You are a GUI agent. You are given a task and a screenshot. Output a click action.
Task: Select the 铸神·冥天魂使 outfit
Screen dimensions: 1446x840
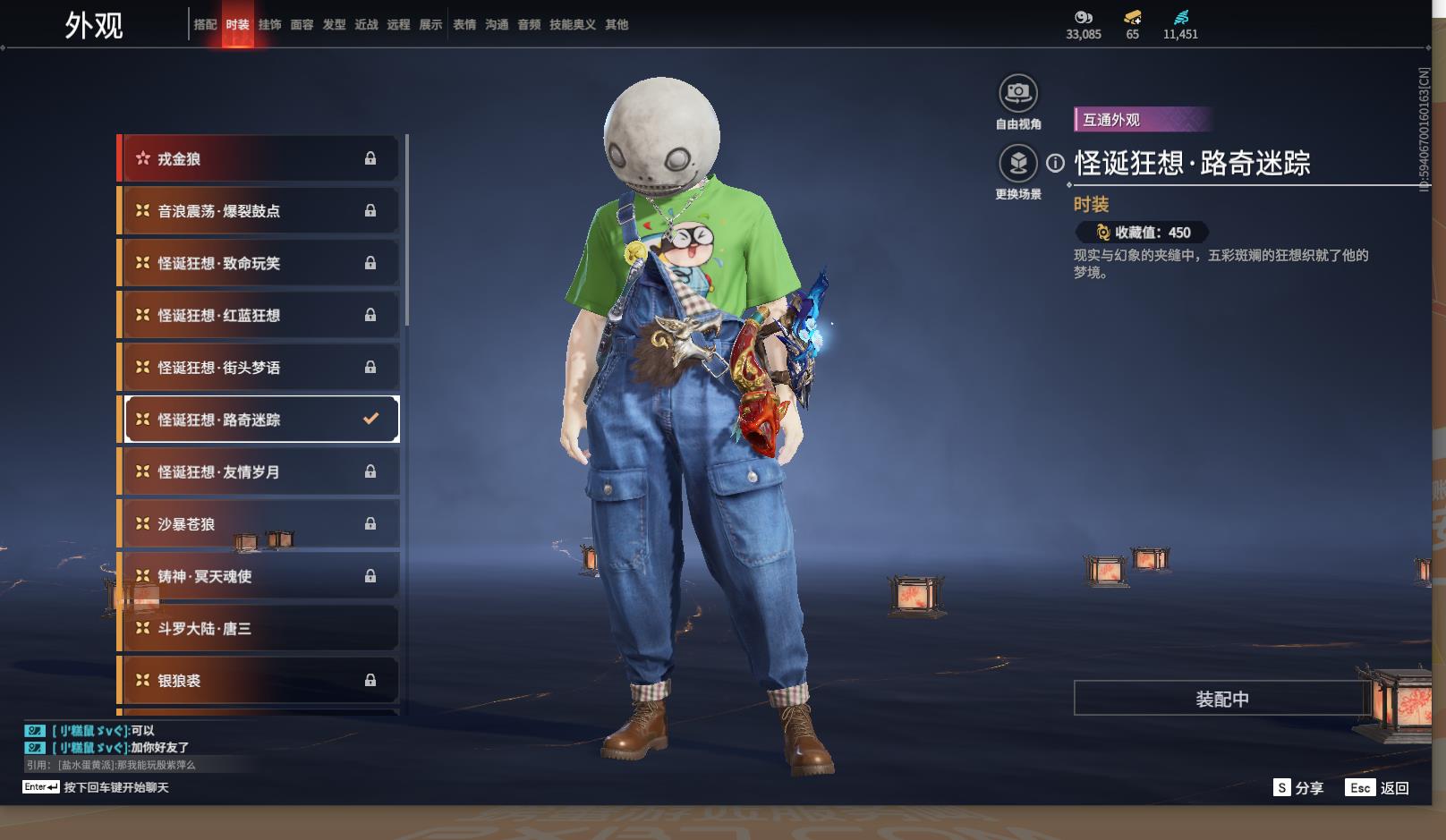[259, 576]
